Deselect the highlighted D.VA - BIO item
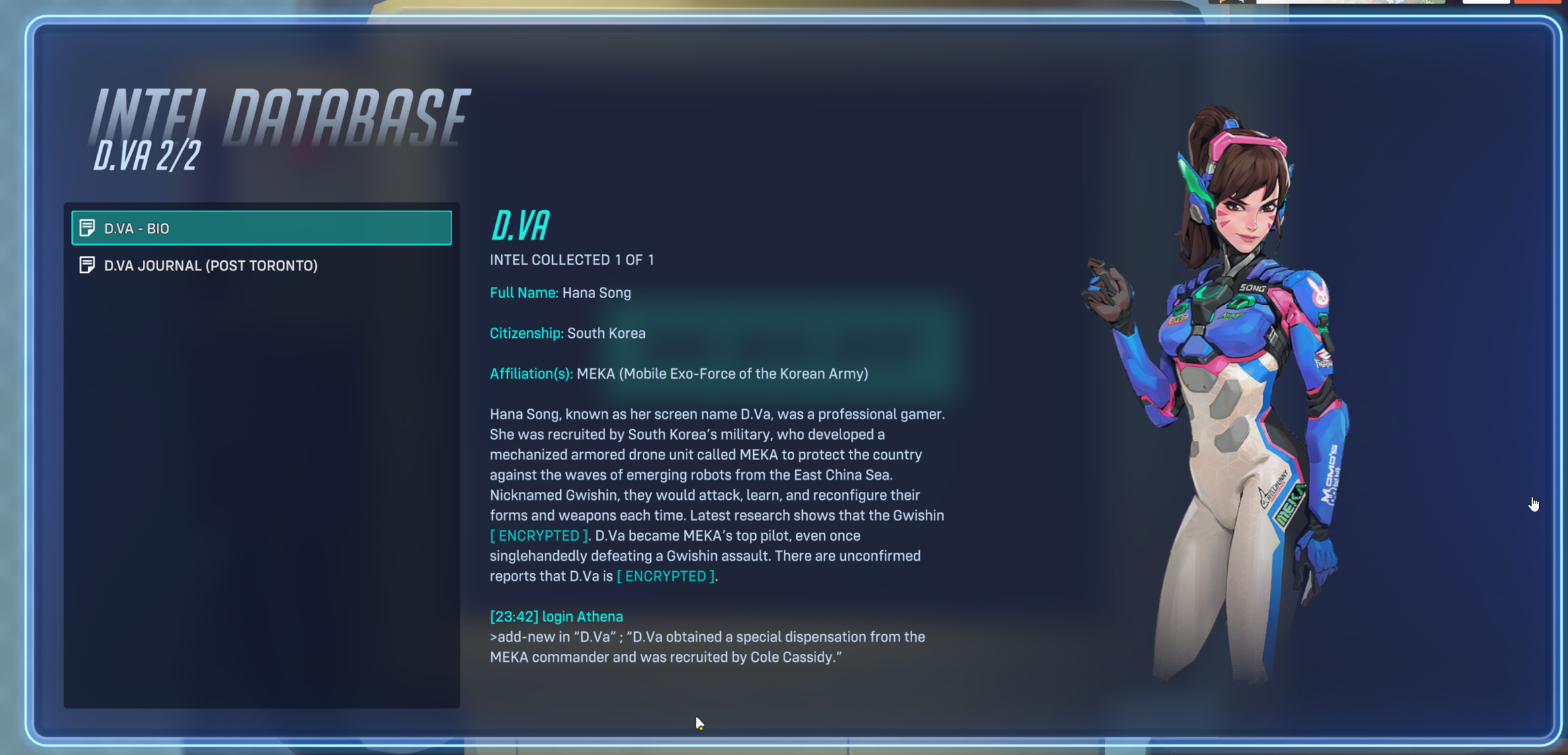1568x755 pixels. [261, 228]
